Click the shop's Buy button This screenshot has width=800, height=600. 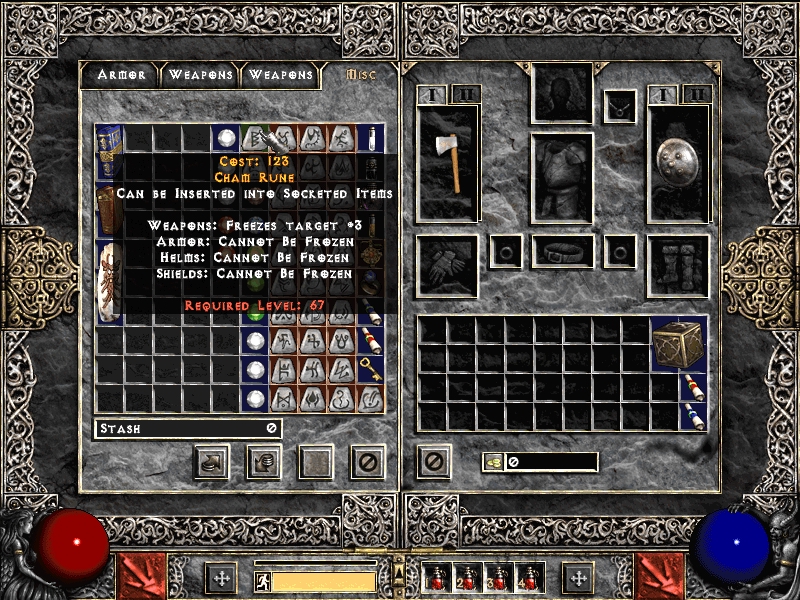212,461
